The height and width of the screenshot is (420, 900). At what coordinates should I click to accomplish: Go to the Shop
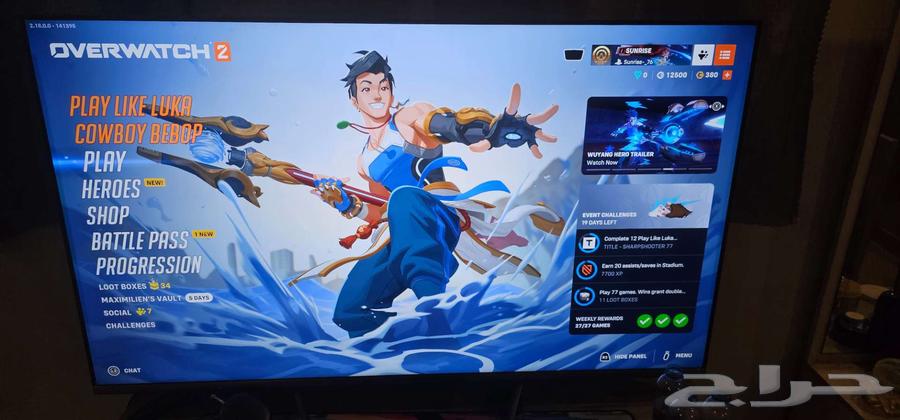(107, 215)
